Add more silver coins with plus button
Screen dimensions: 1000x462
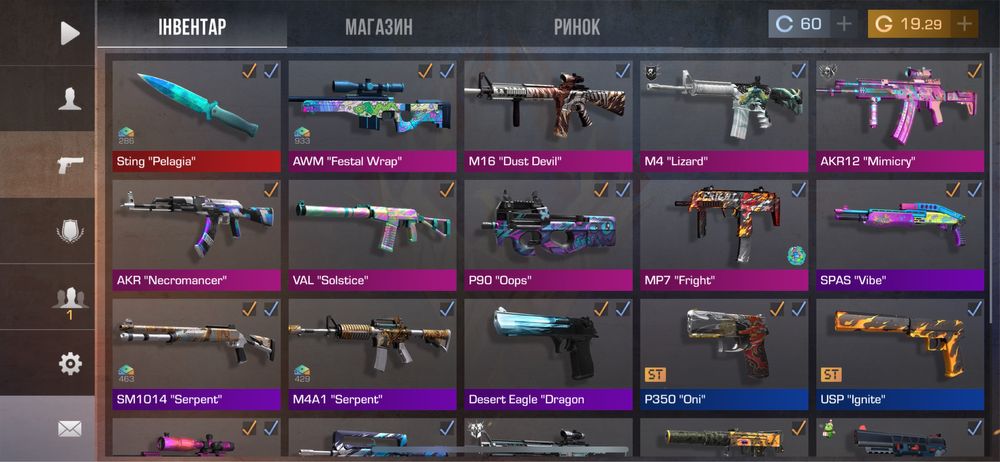click(x=844, y=24)
